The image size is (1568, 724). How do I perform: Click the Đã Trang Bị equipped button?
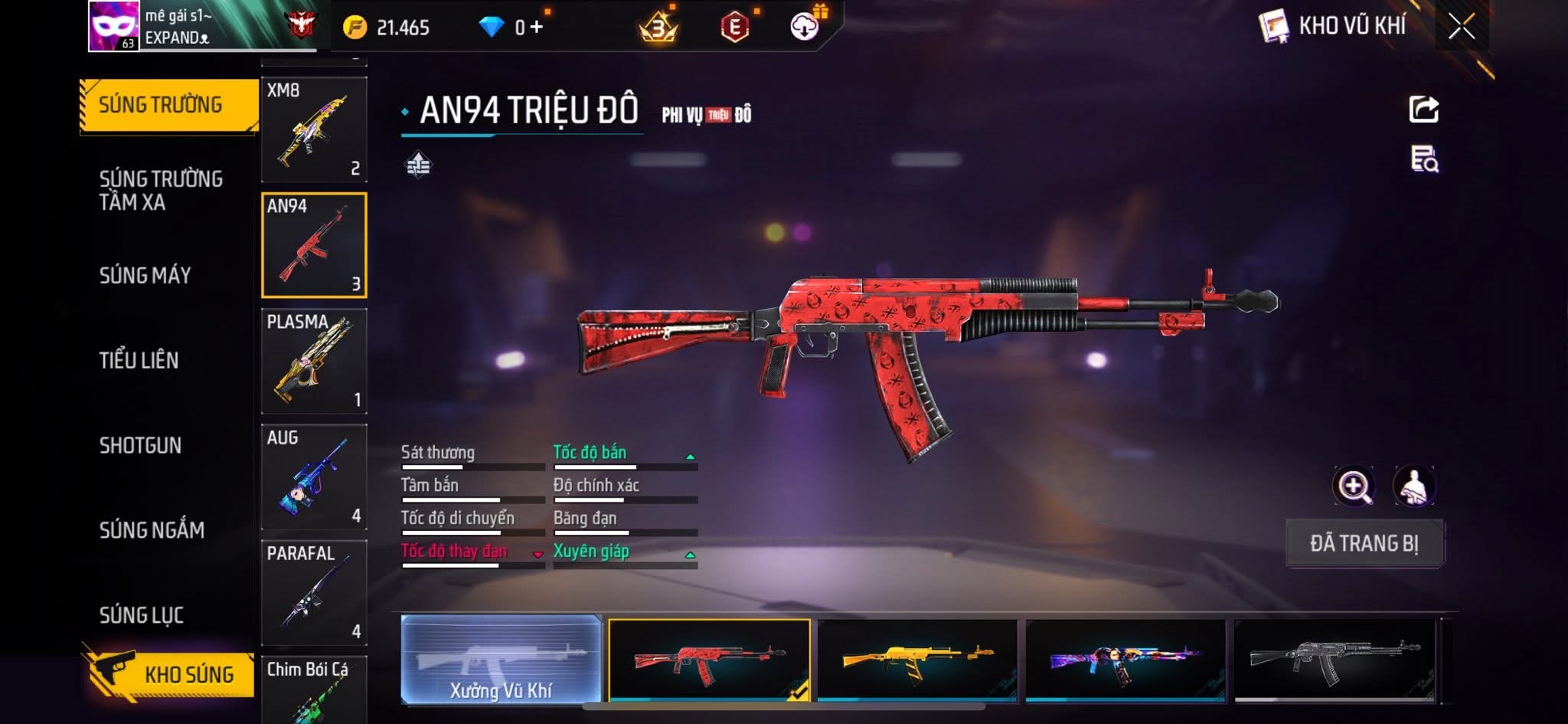click(1364, 543)
